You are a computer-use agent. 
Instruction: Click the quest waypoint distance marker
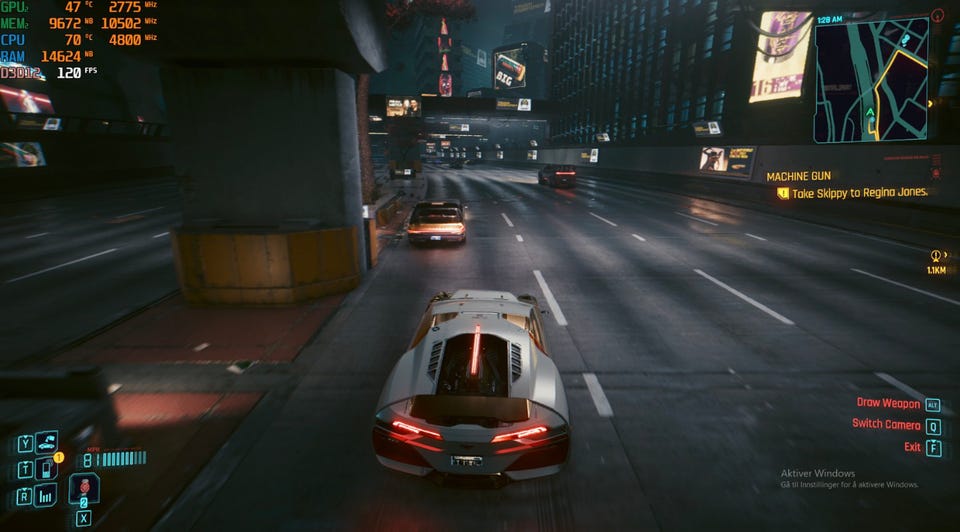937,261
